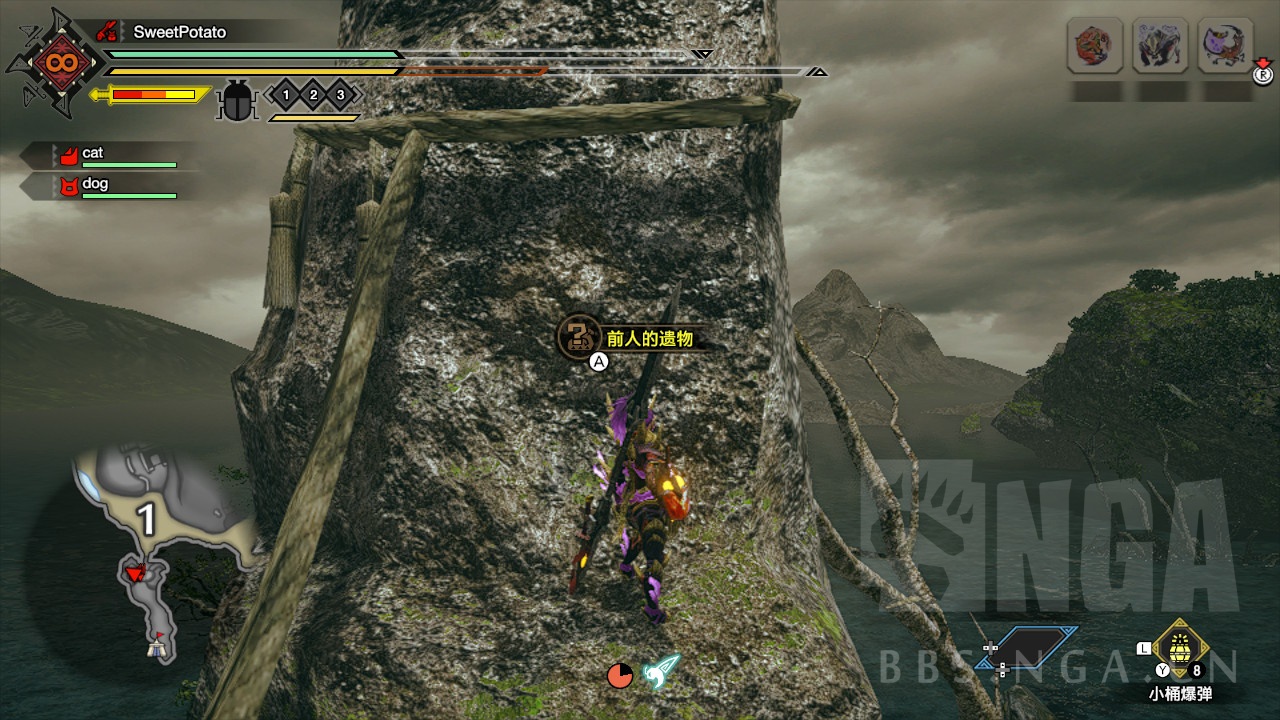Select the cat buddy status entry

[110, 155]
